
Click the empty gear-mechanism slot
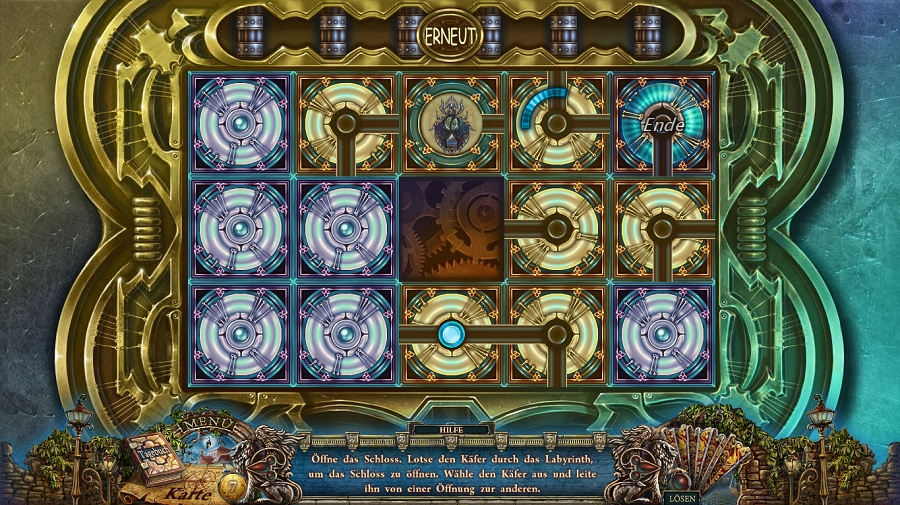pos(450,228)
